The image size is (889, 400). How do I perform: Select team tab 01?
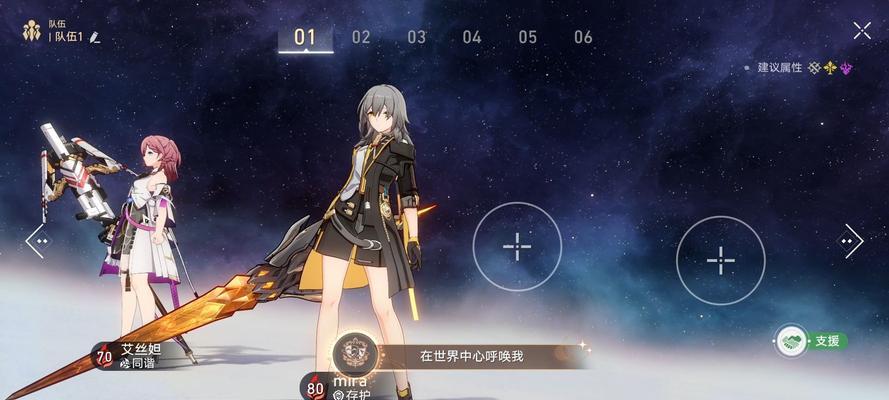[305, 37]
